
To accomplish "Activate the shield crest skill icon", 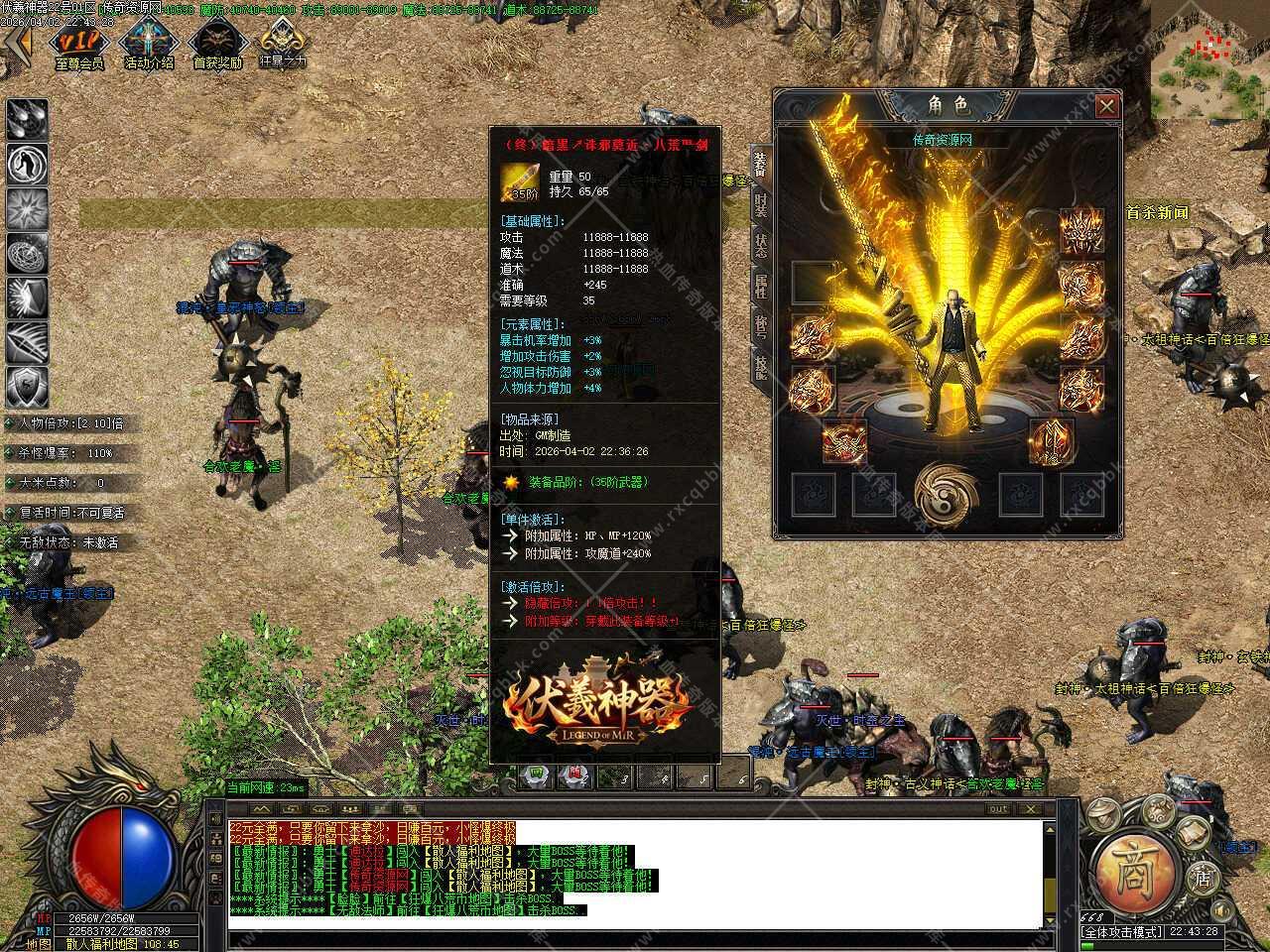I will 27,387.
